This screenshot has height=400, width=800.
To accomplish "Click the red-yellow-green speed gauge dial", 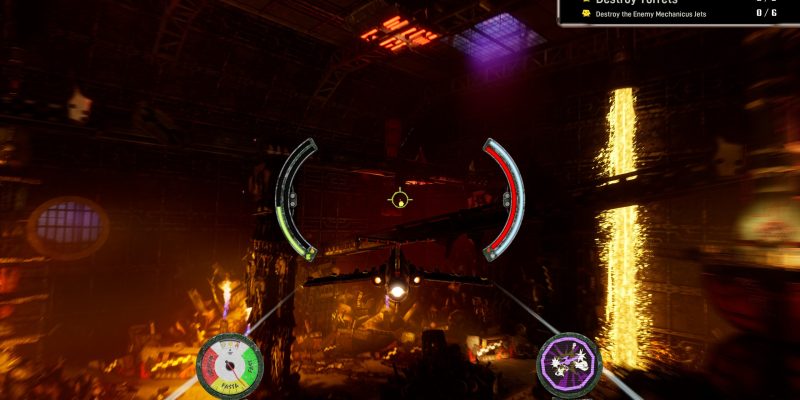I will pos(227,362).
